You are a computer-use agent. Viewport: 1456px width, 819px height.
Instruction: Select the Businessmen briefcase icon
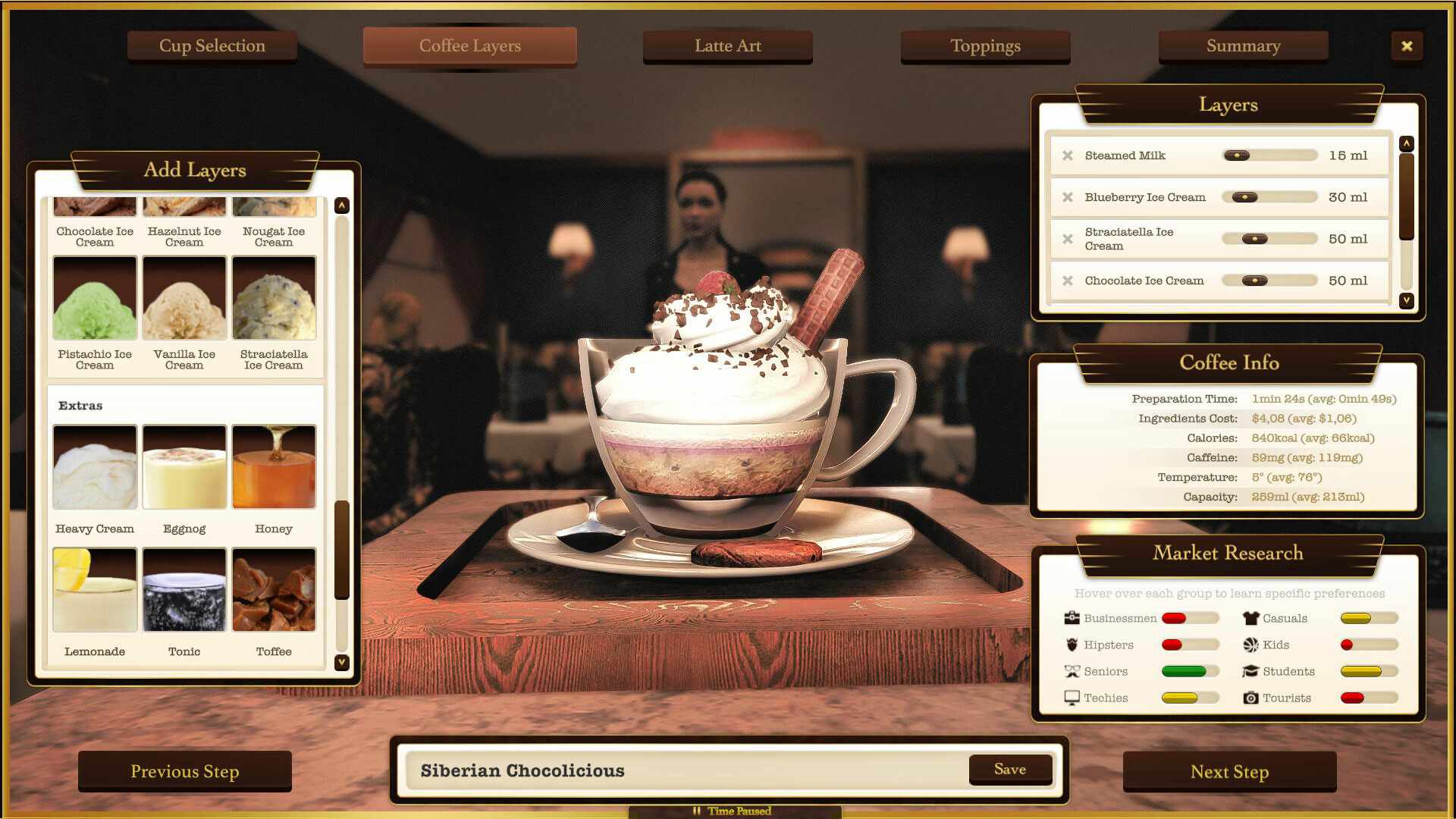click(1072, 617)
